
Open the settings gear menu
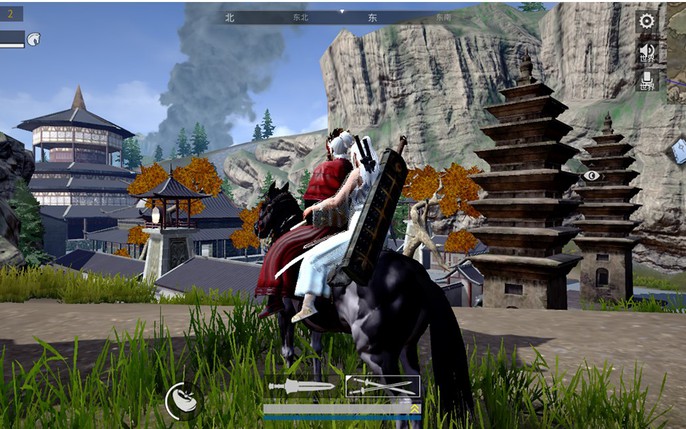click(647, 21)
